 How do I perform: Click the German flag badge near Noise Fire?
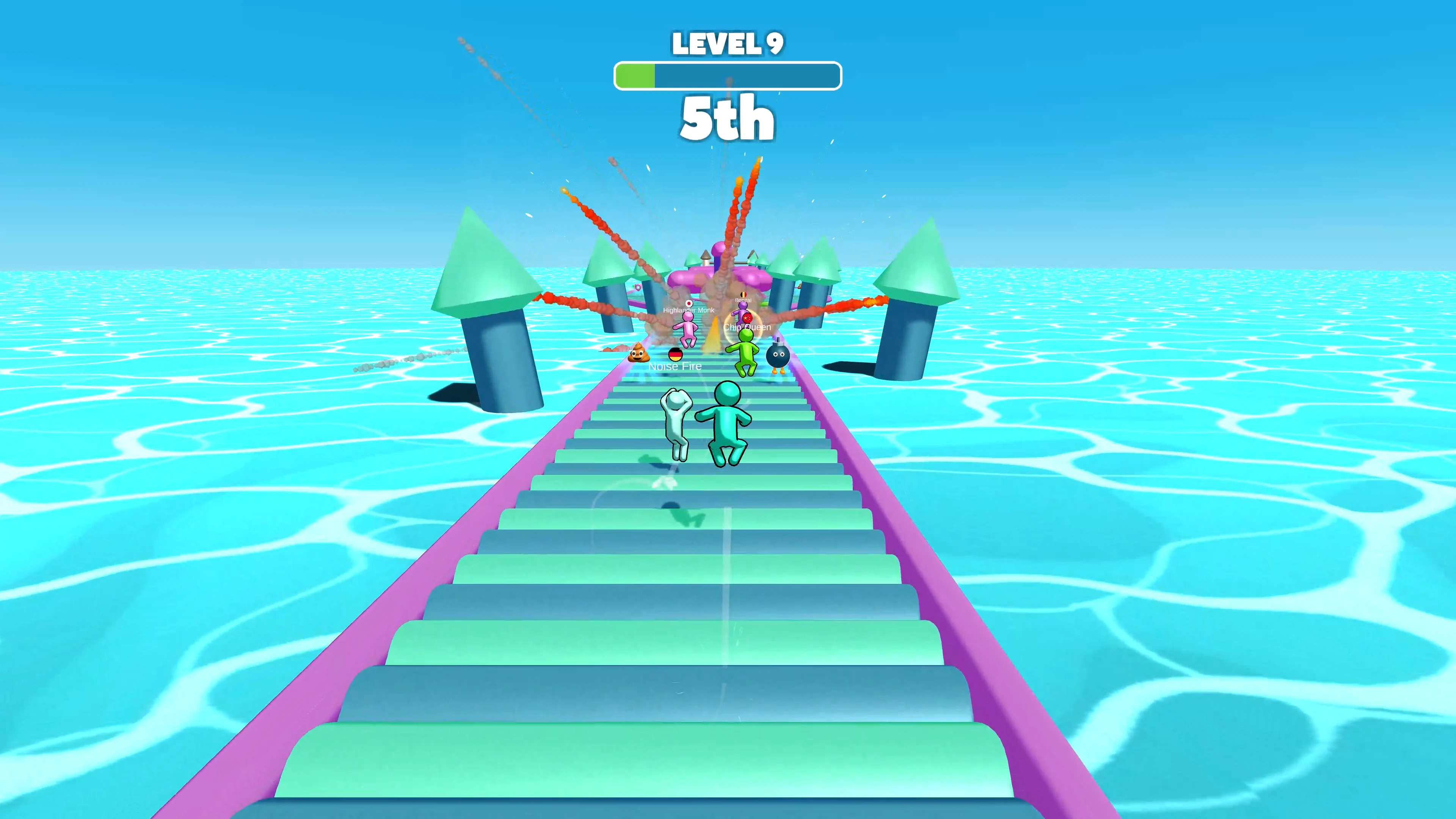[675, 356]
